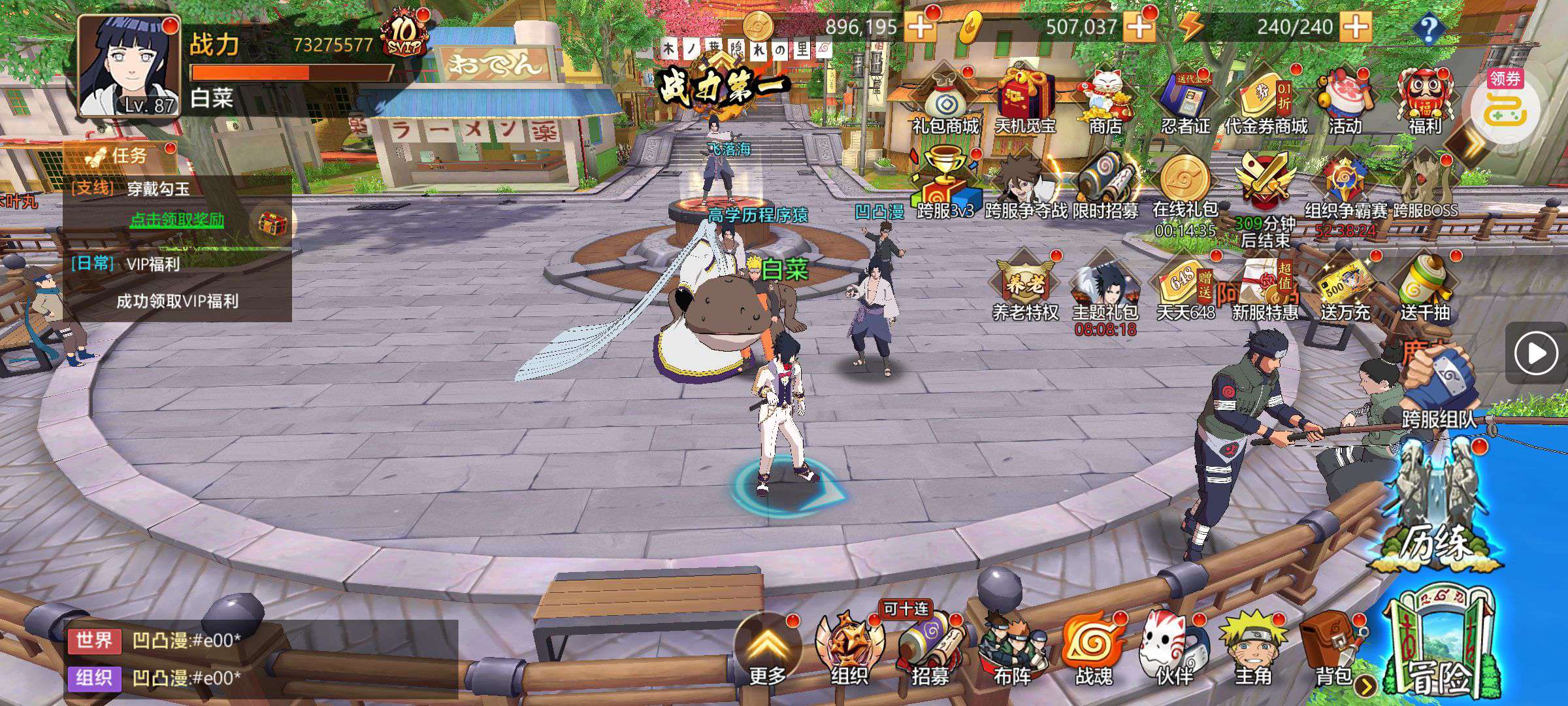Open the 忍者证 ninja pass

point(1185,101)
